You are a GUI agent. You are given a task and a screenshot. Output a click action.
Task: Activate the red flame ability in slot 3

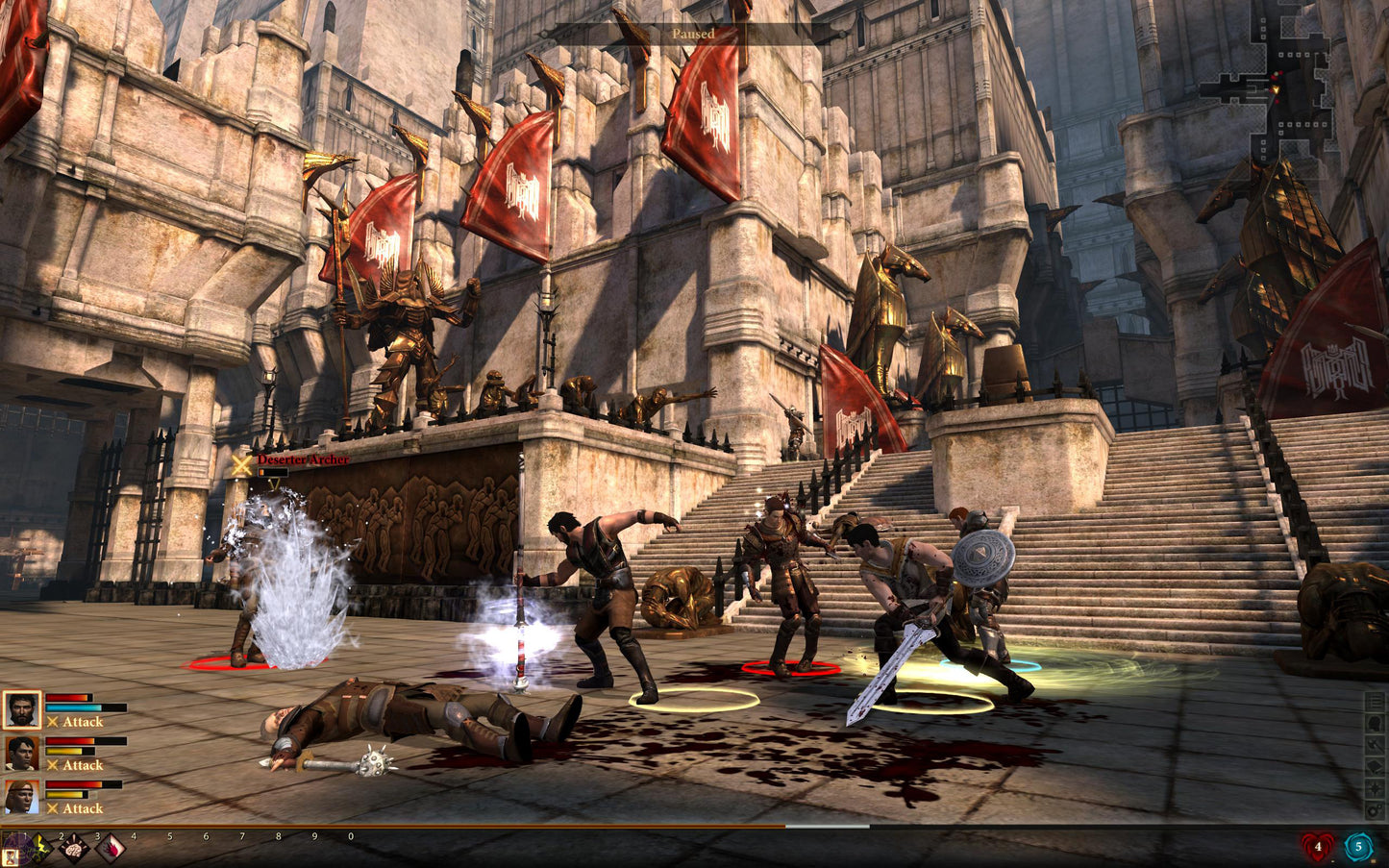coord(110,848)
